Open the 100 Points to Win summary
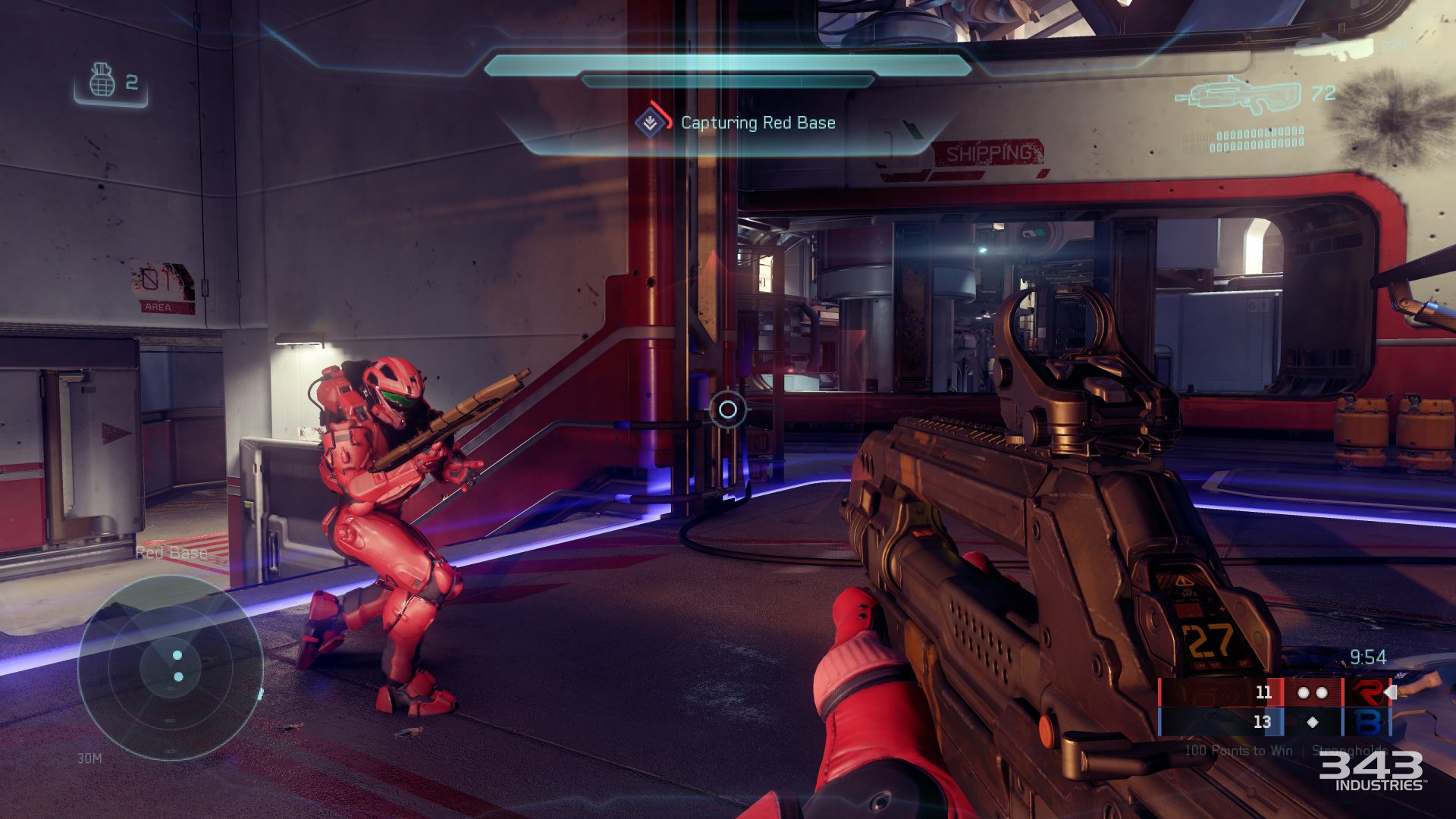The width and height of the screenshot is (1456, 819). [1238, 751]
